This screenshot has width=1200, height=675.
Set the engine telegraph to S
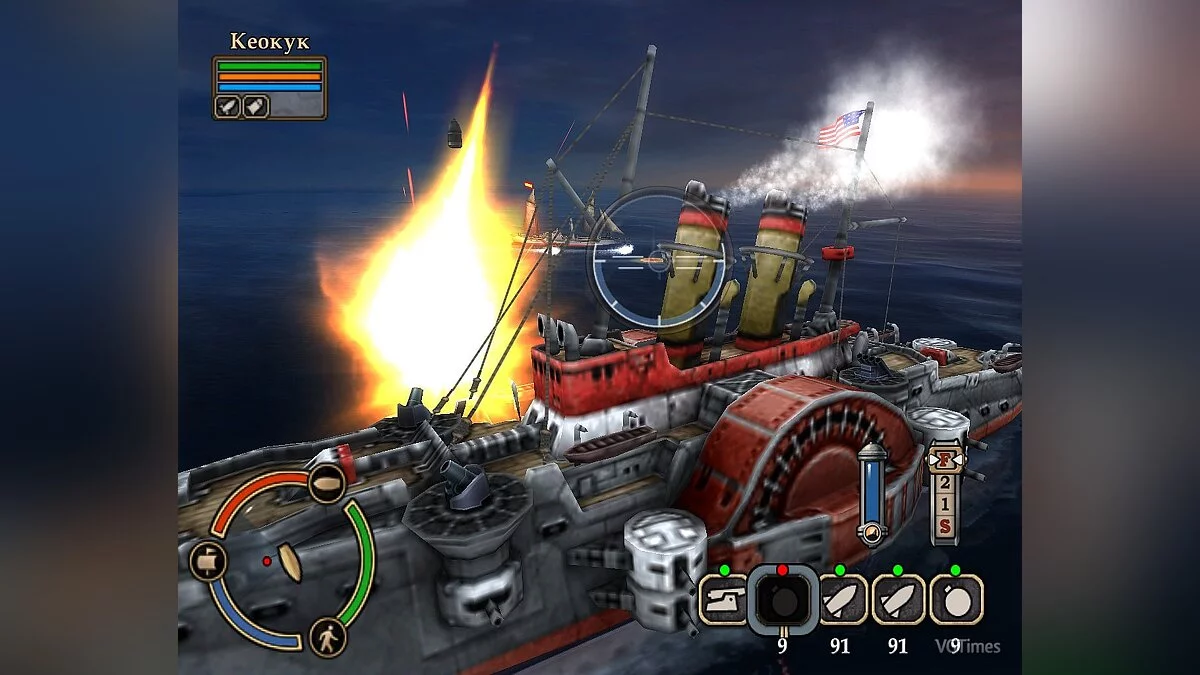point(943,525)
